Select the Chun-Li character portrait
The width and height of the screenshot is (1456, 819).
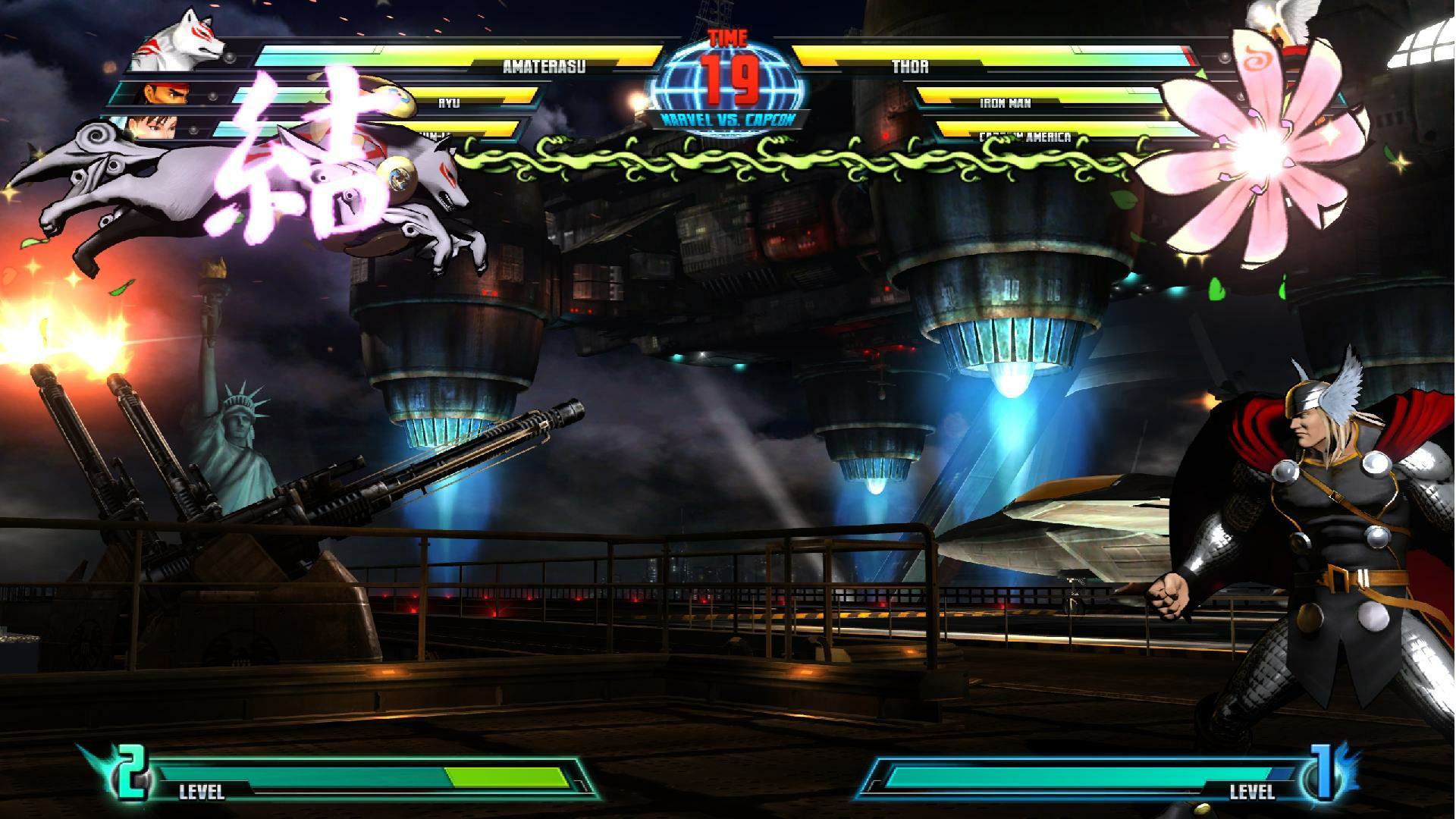click(152, 129)
